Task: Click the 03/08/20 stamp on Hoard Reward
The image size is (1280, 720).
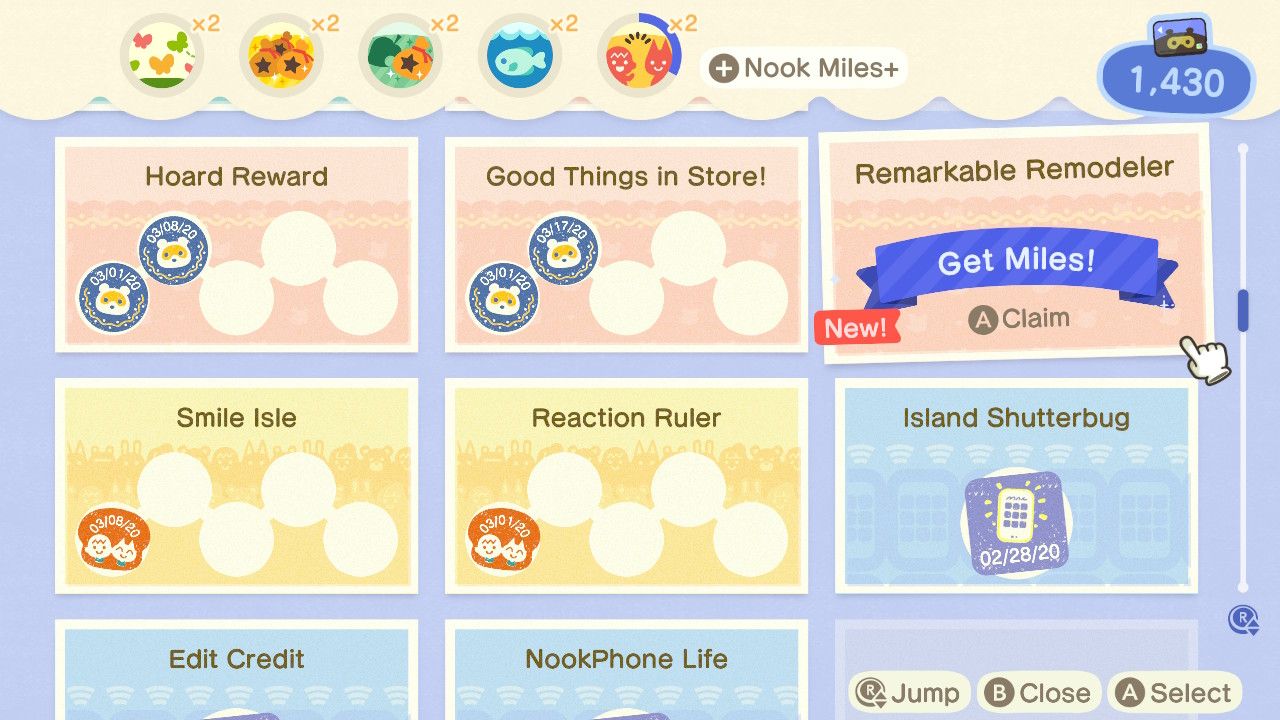Action: (172, 251)
